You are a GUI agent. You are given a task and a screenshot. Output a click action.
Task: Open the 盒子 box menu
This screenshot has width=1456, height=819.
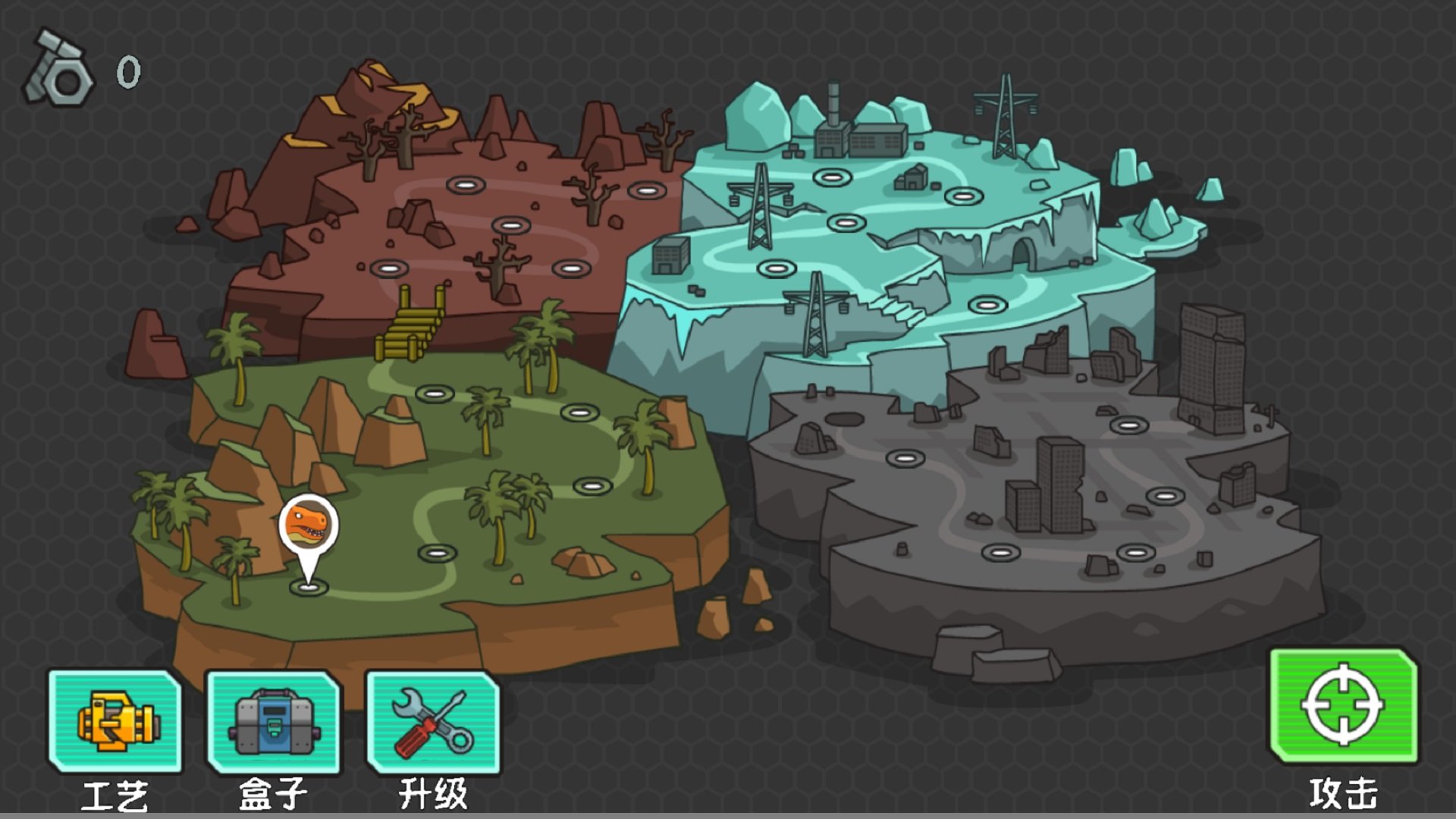[274, 722]
